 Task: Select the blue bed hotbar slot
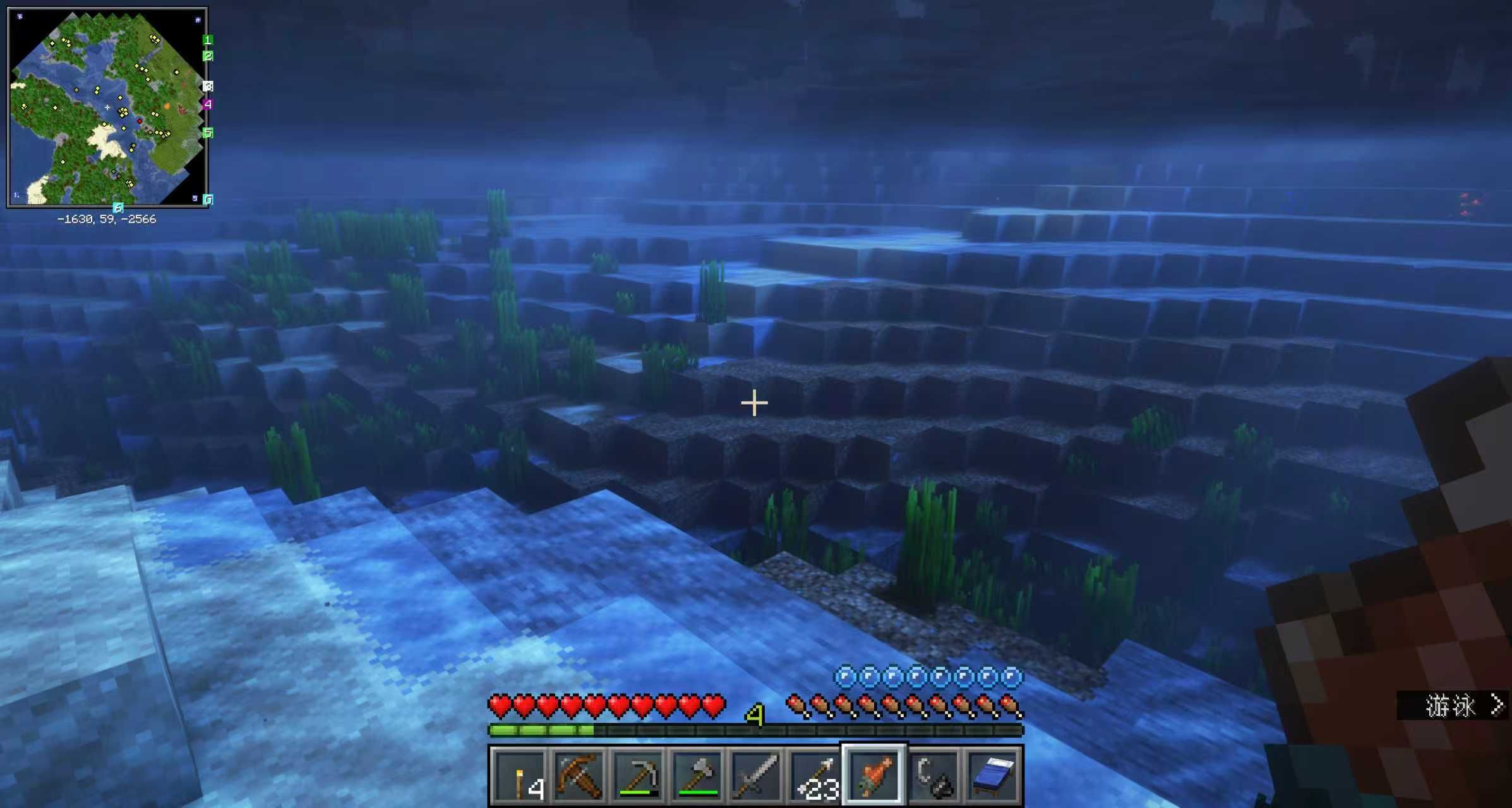993,776
